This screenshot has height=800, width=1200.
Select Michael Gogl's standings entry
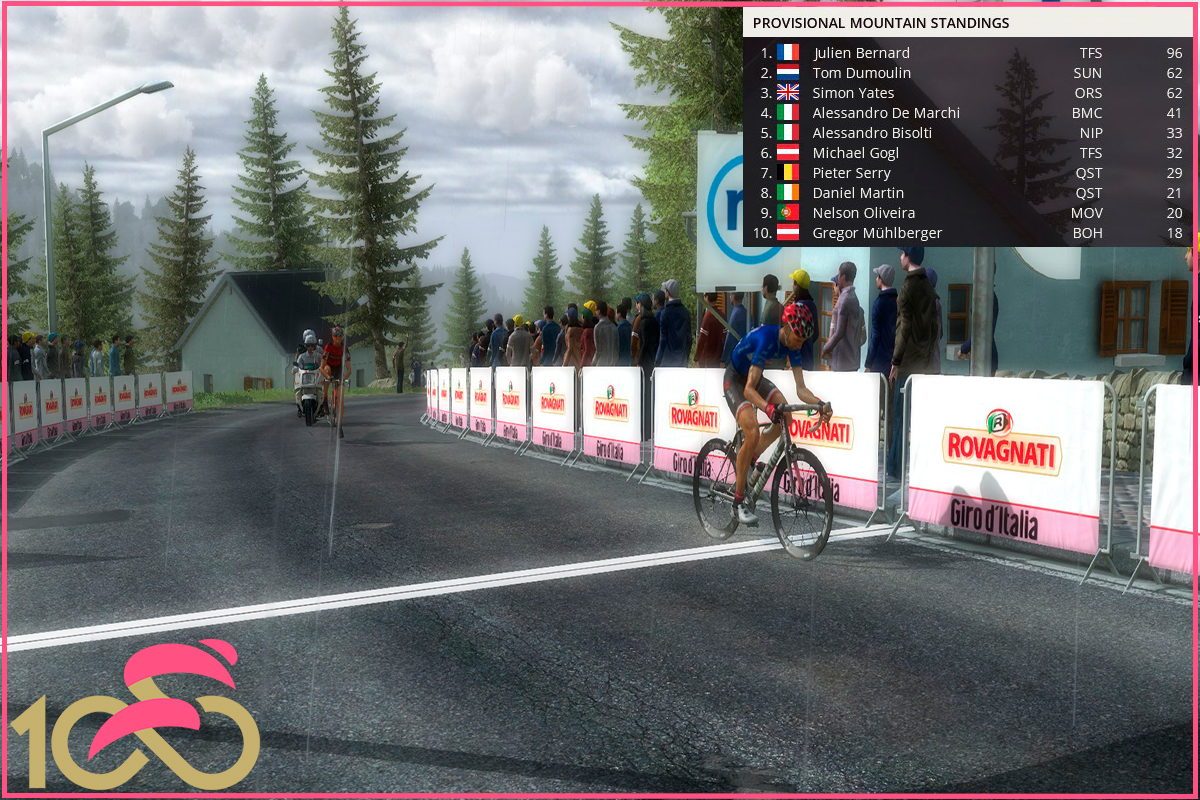point(855,153)
